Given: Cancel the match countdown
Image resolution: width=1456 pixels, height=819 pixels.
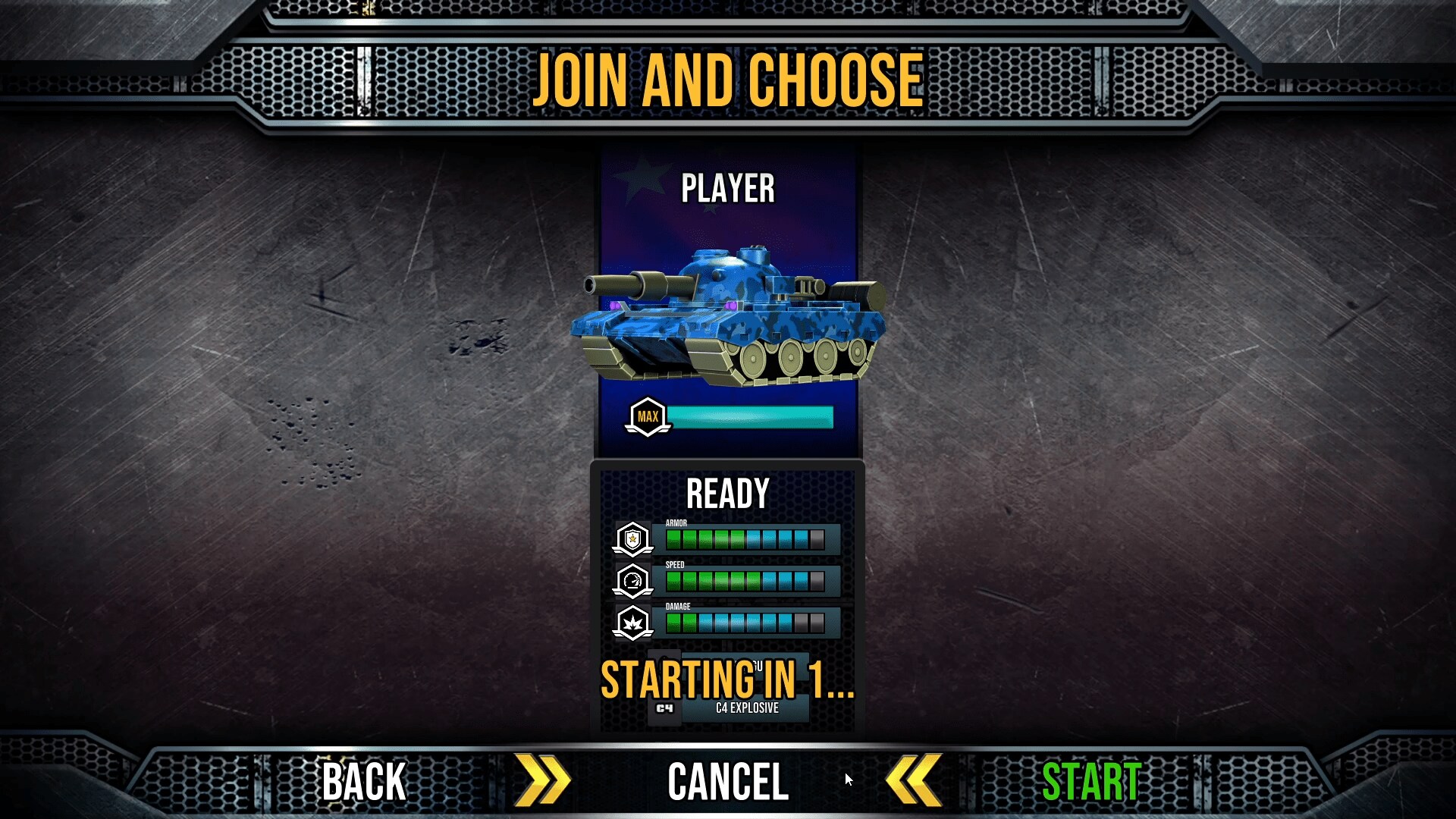Looking at the screenshot, I should [x=727, y=781].
